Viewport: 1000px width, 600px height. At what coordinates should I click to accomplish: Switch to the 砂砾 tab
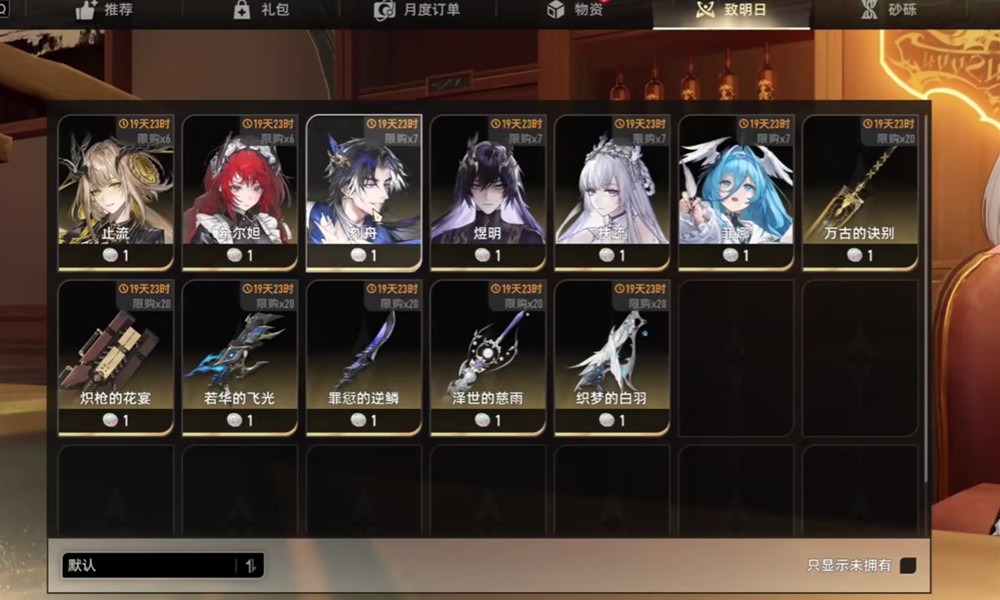[x=888, y=11]
